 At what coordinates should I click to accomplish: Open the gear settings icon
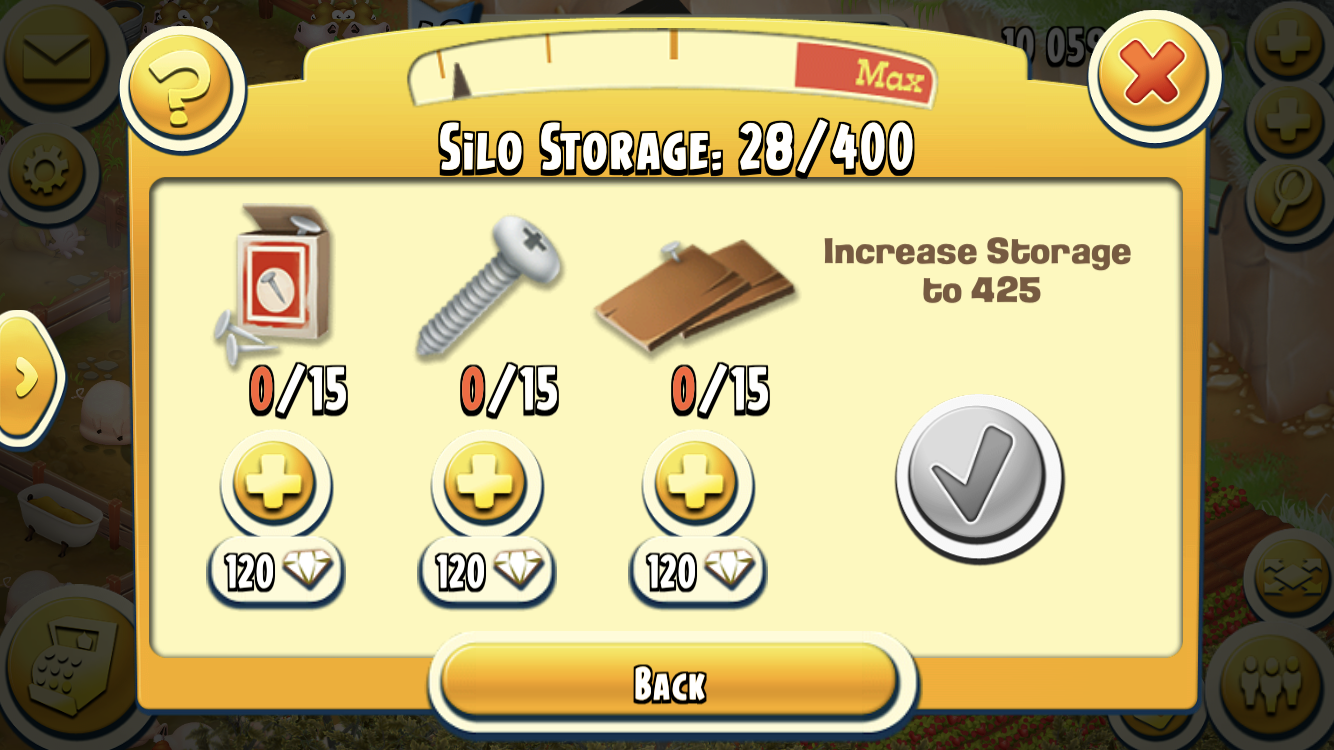pos(45,171)
